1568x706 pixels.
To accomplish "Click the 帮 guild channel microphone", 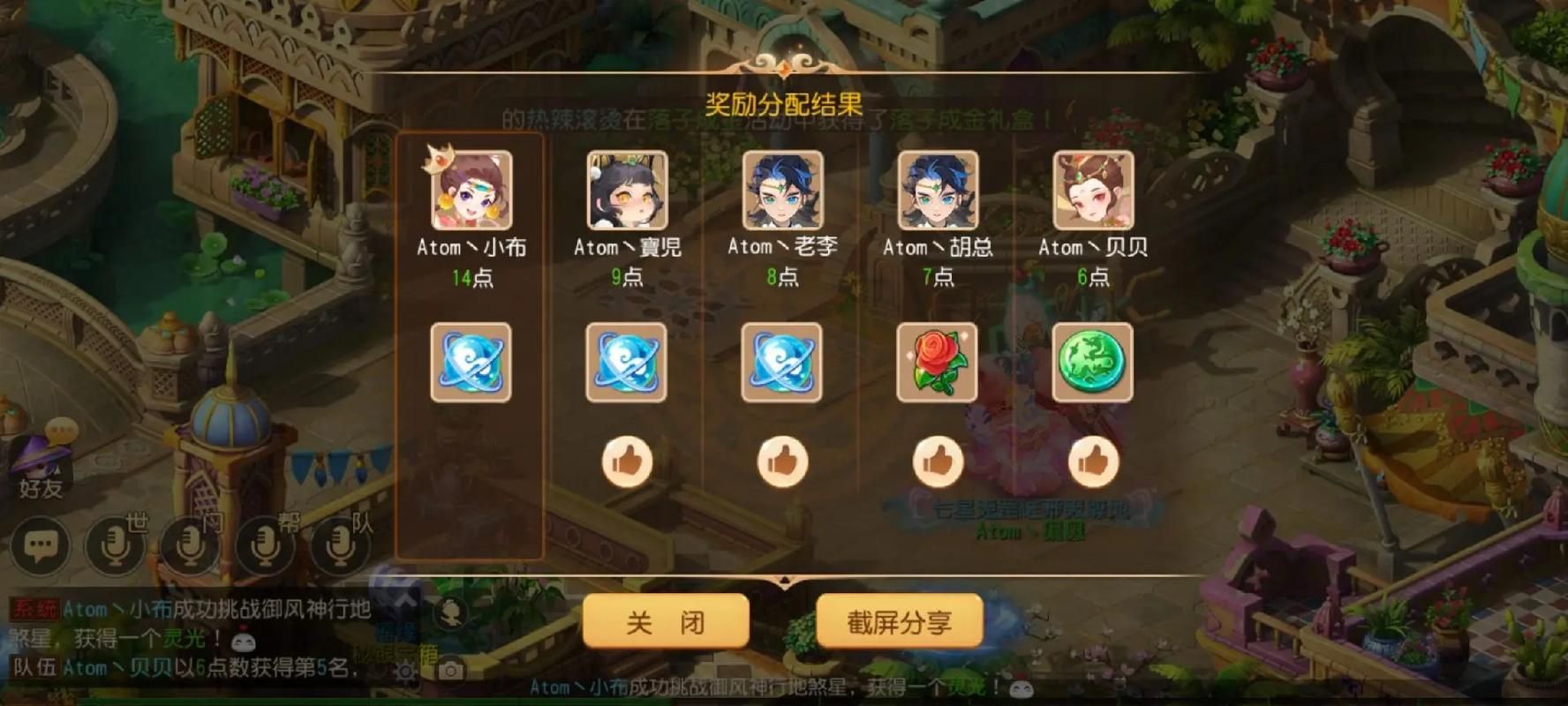I will (x=265, y=545).
